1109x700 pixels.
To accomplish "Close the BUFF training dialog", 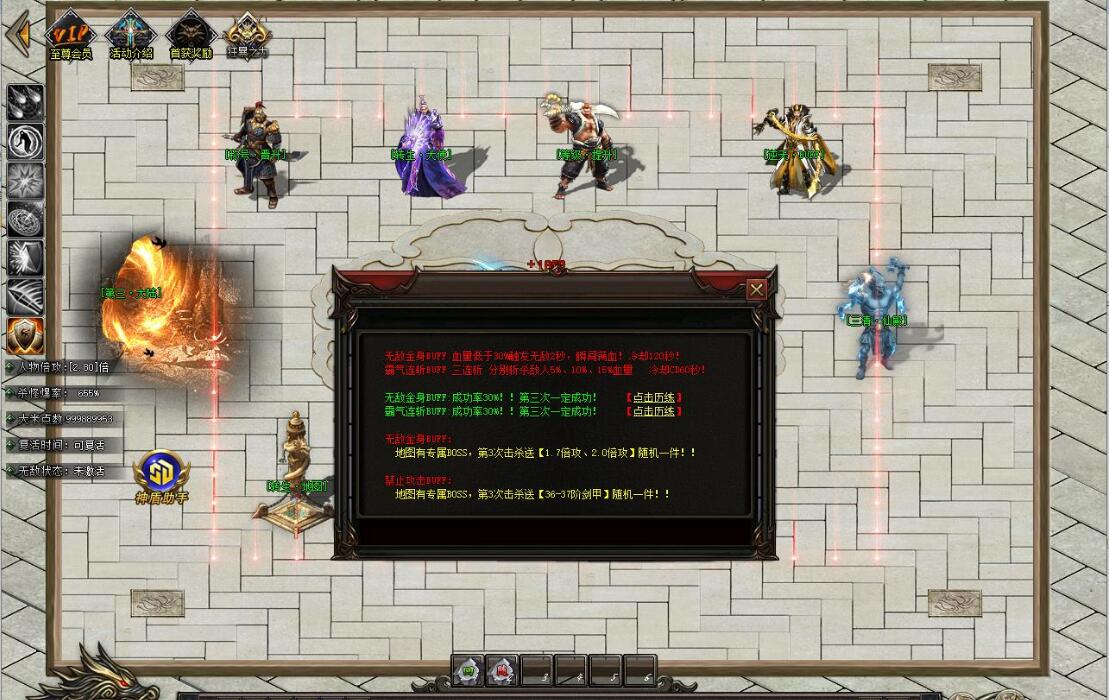I will coord(756,290).
